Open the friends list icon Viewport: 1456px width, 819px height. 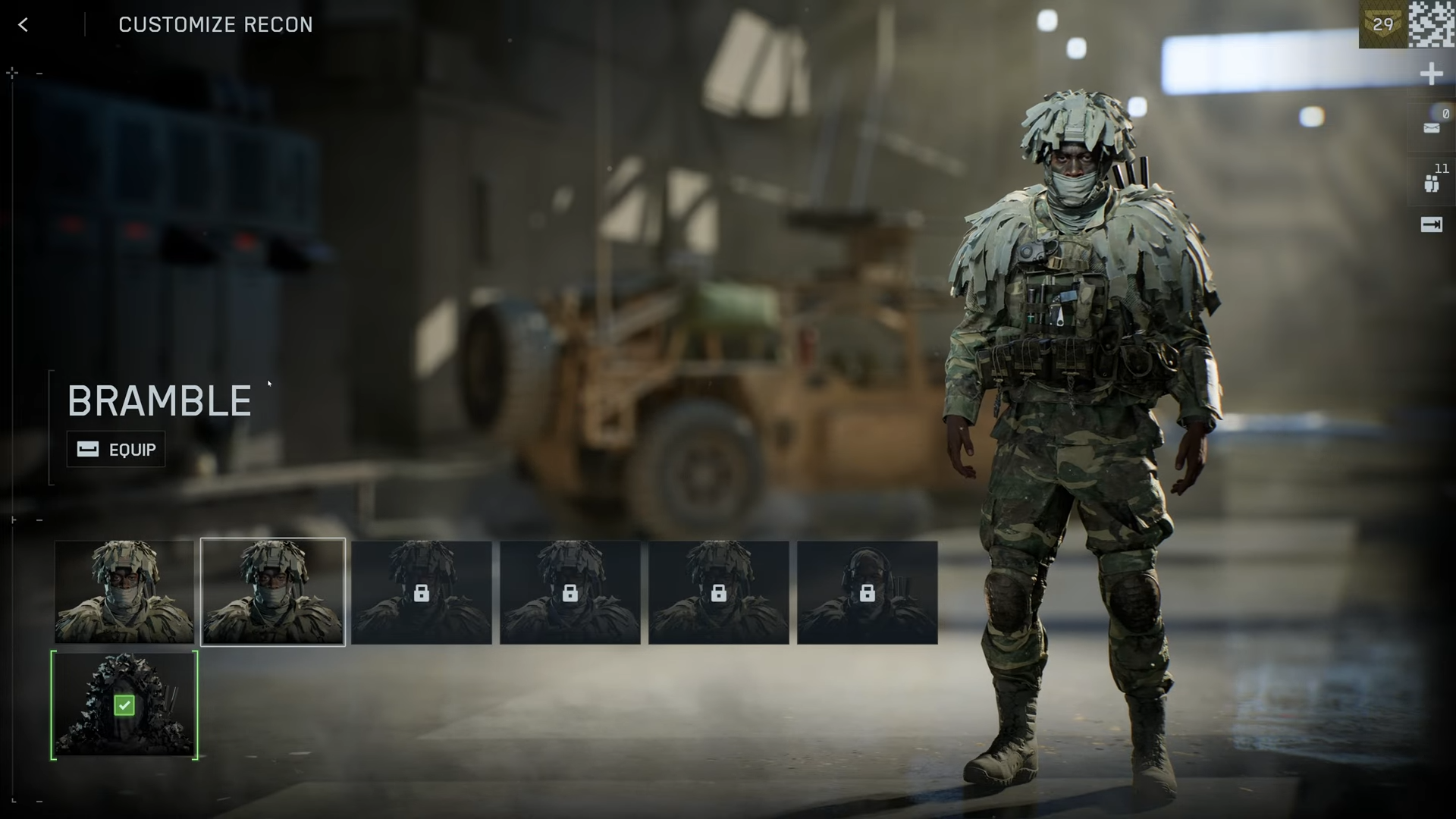tap(1432, 184)
